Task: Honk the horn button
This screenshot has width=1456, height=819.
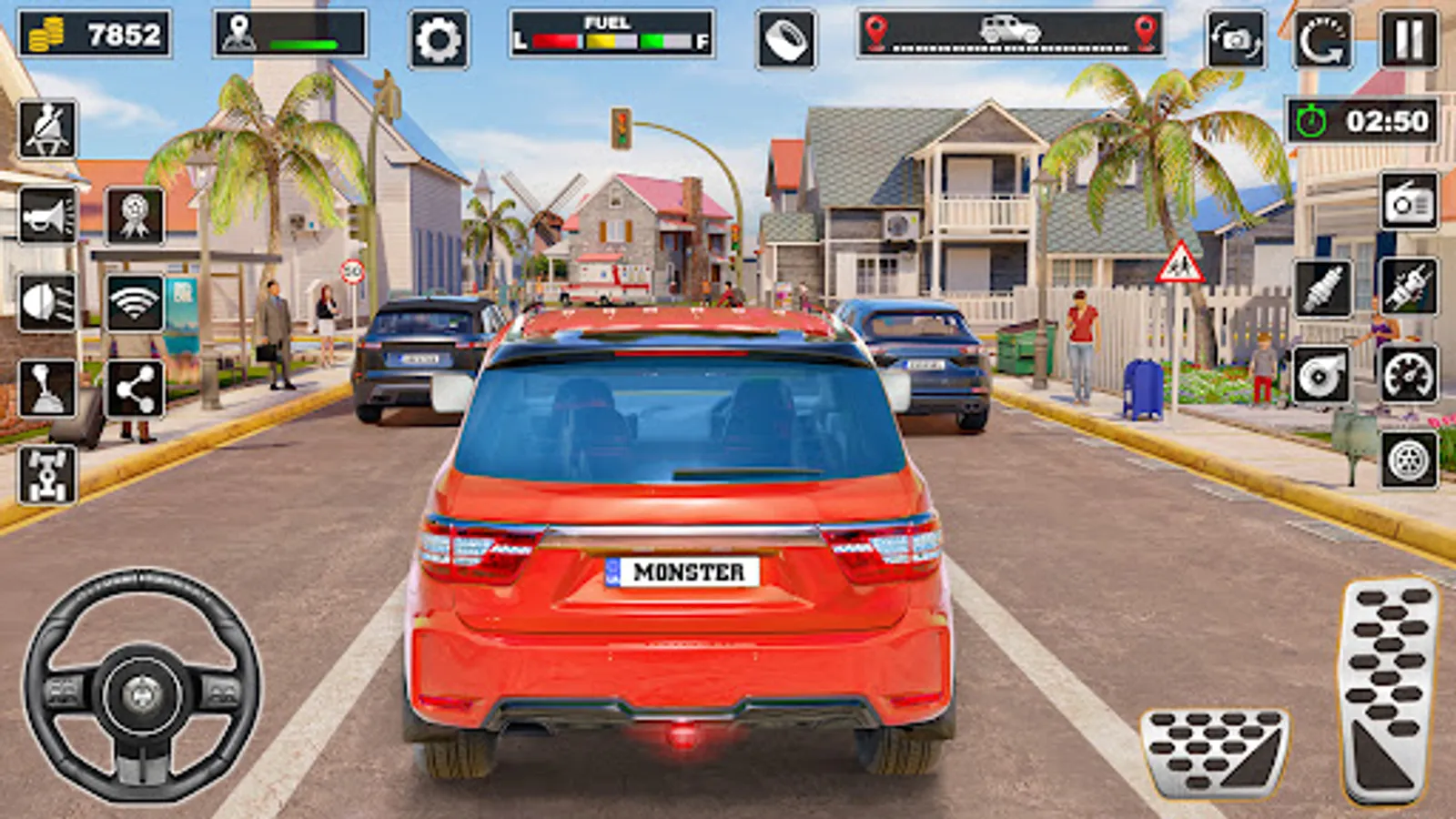Action: (x=47, y=216)
